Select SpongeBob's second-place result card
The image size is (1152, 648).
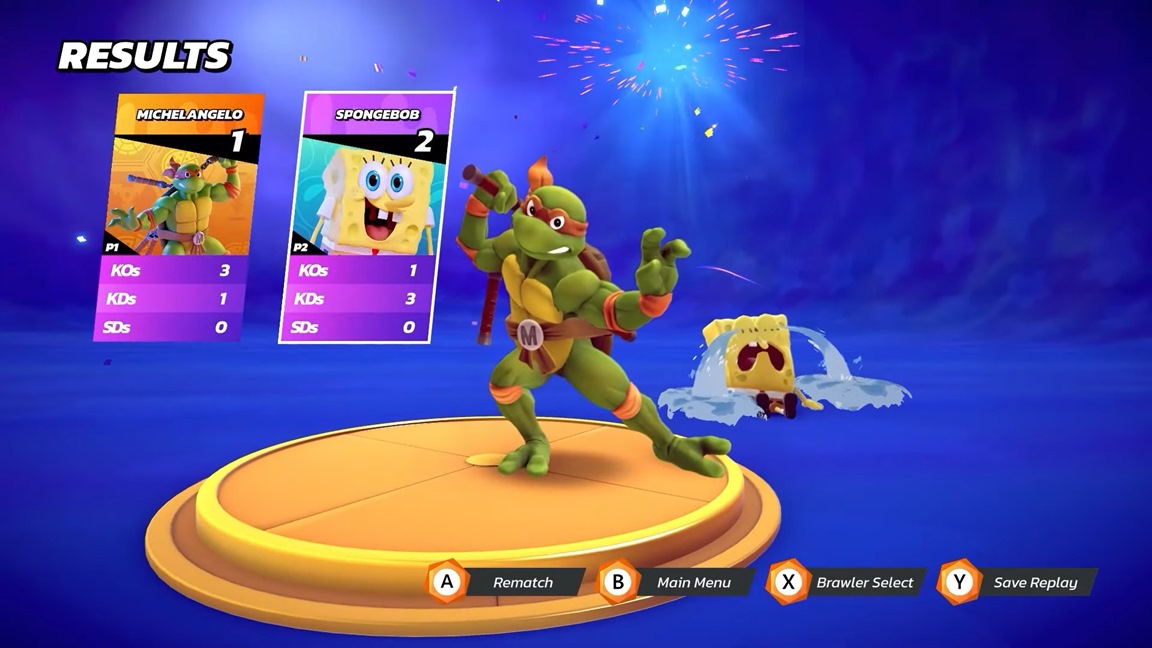[x=366, y=216]
